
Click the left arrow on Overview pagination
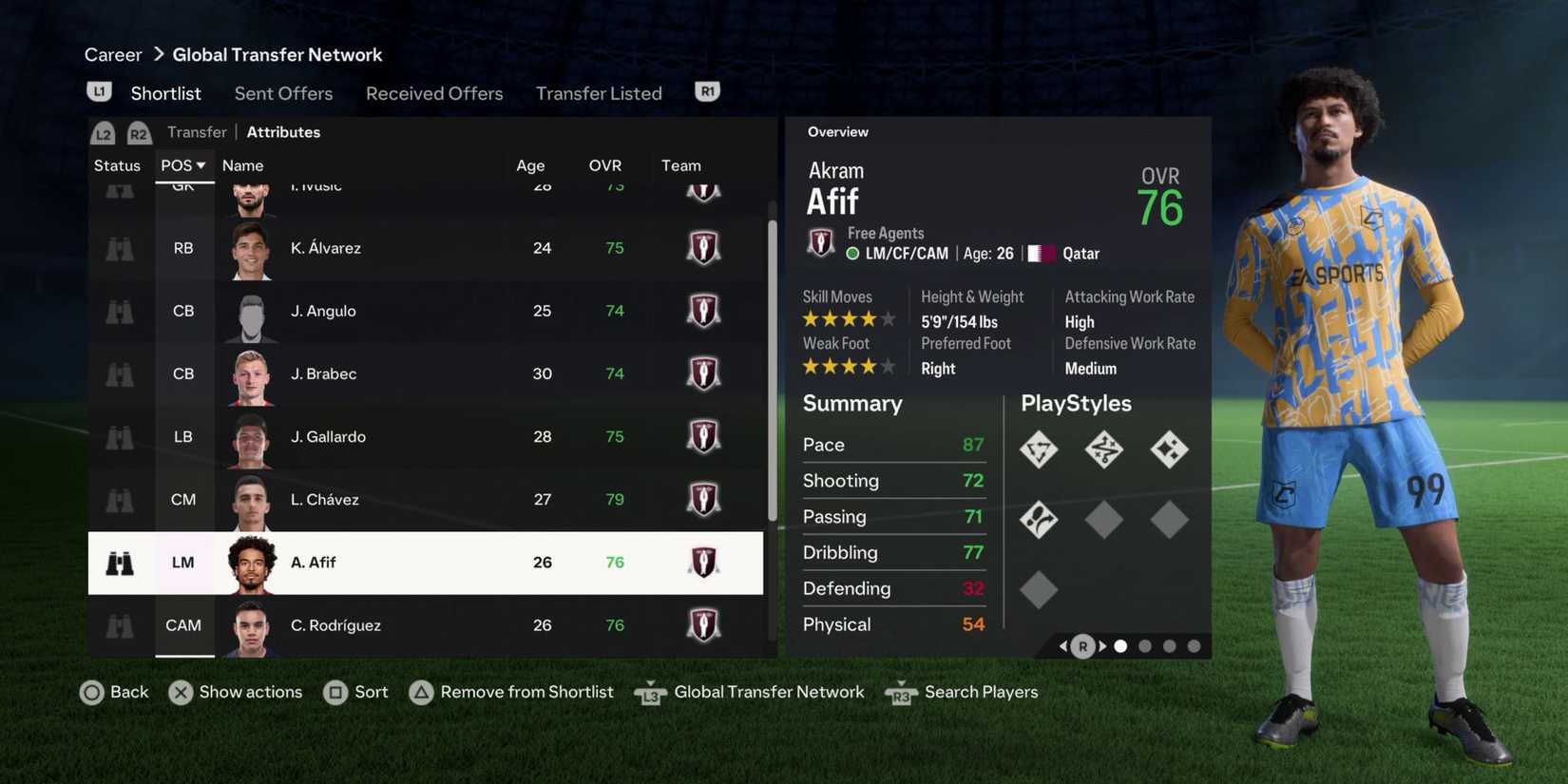(x=1062, y=645)
